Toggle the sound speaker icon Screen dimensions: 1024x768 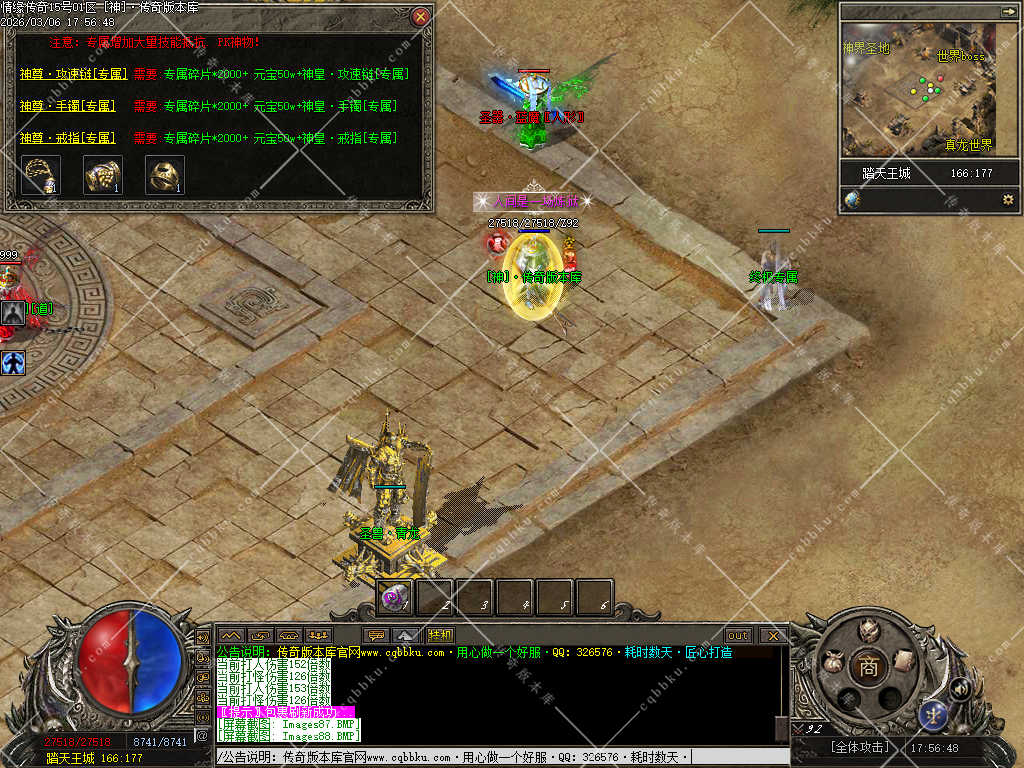pyautogui.click(x=960, y=687)
